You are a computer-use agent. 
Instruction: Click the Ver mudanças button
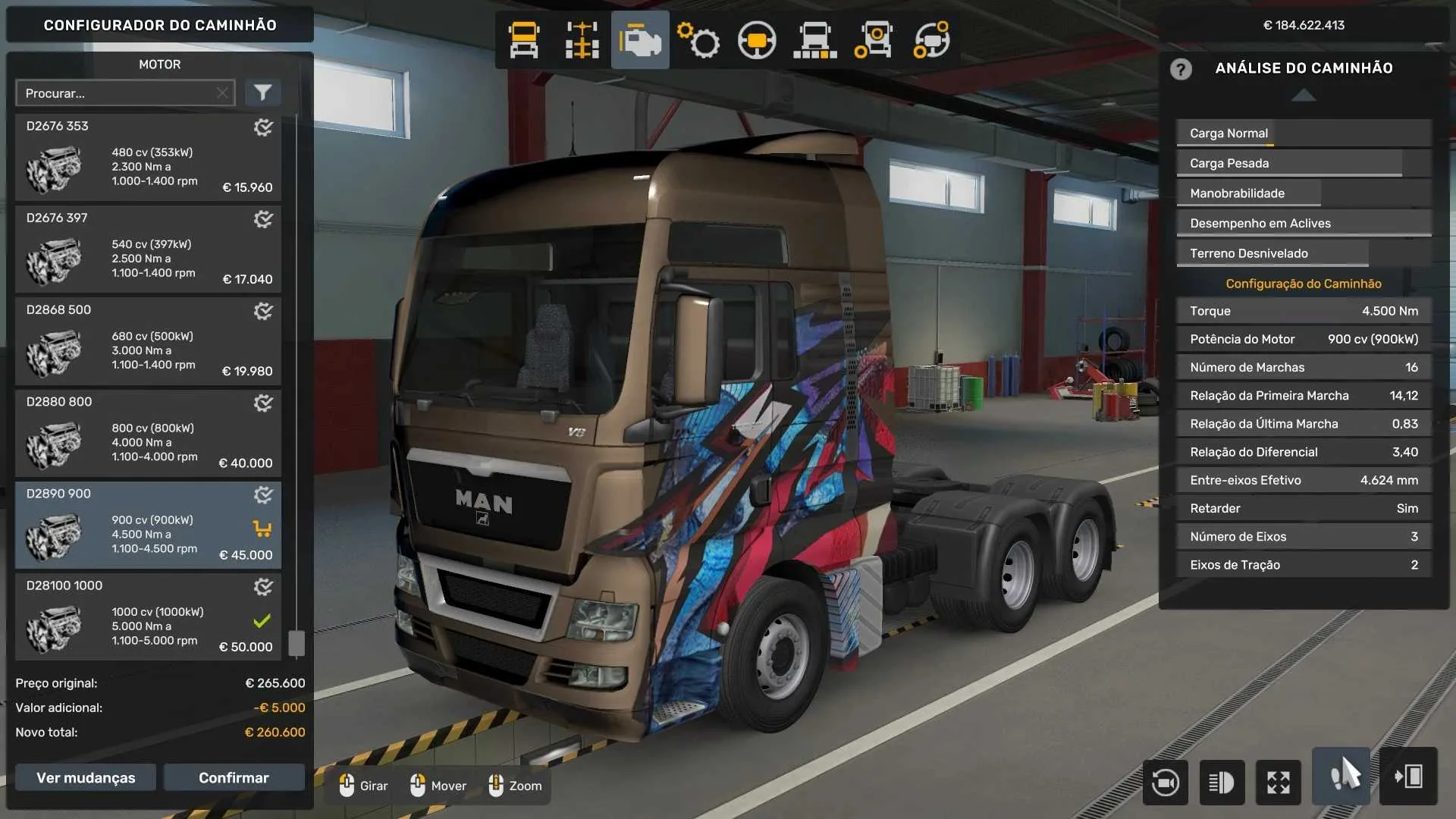coord(85,777)
